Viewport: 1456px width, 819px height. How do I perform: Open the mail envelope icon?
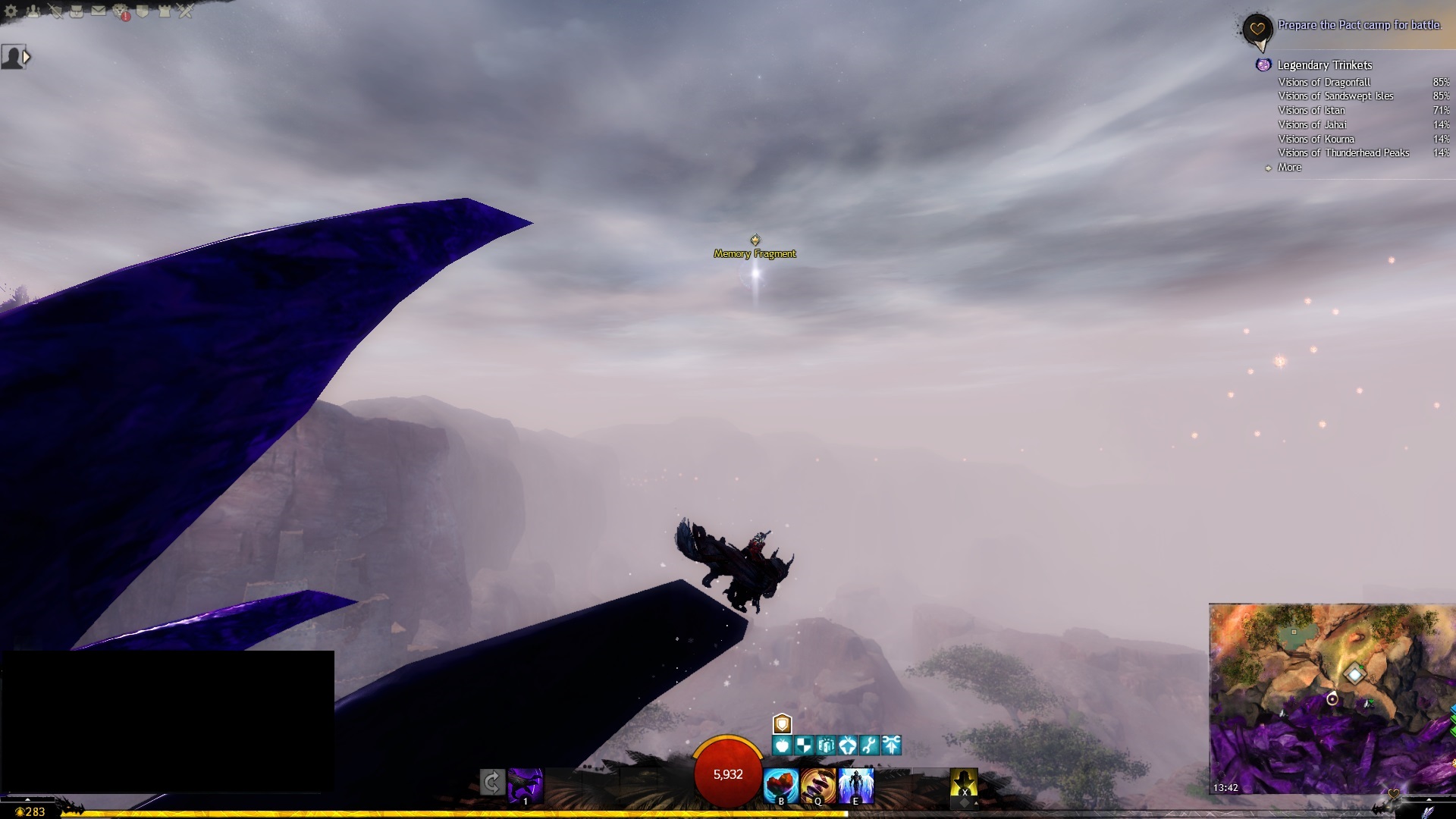99,11
